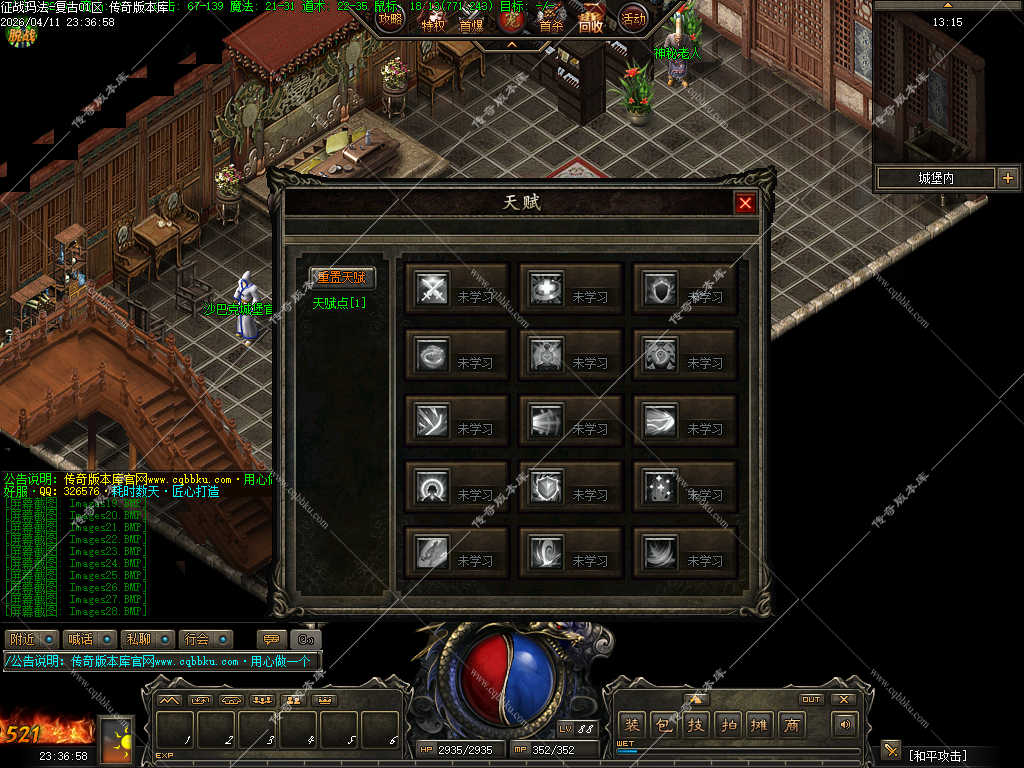The image size is (1024, 768).
Task: Click the 重置天赋 reset talents button
Action: coord(341,277)
